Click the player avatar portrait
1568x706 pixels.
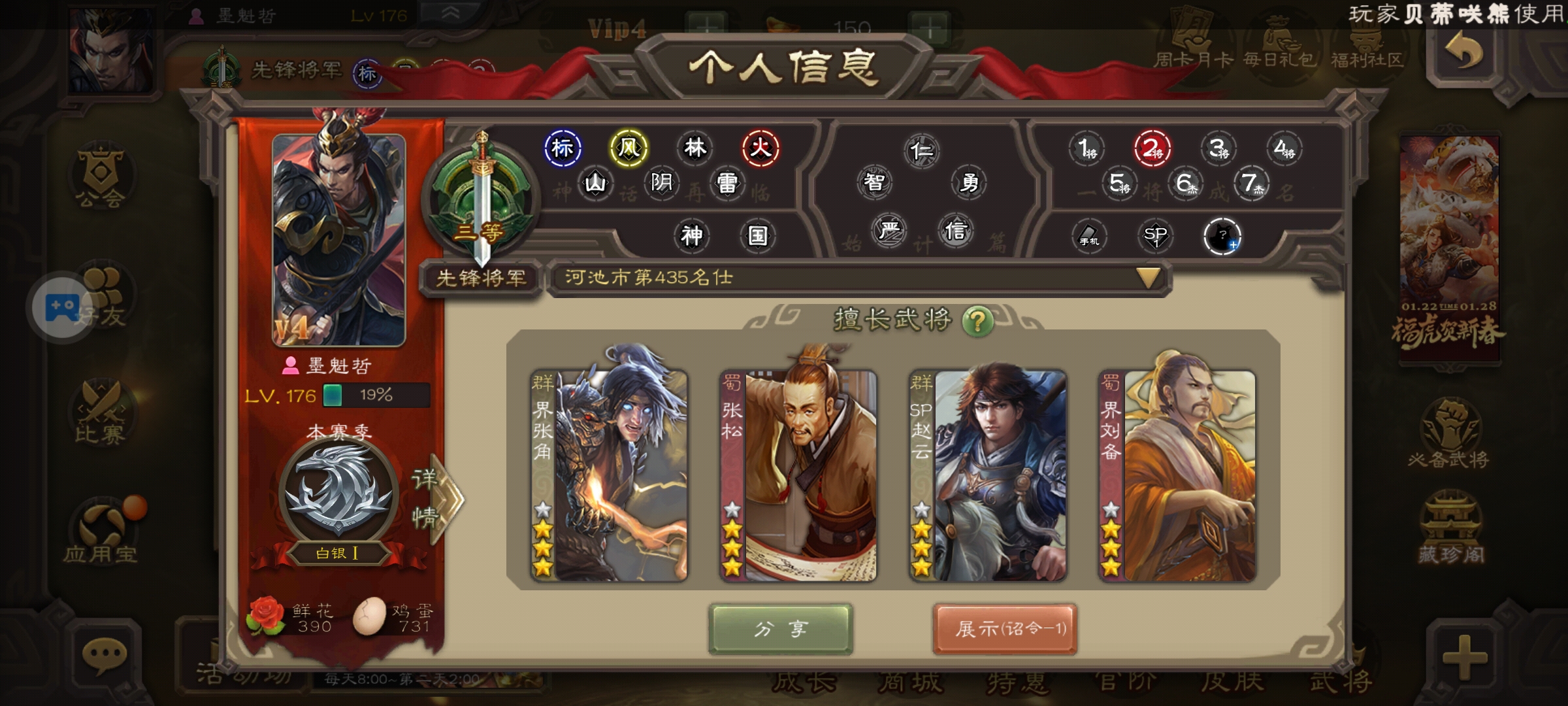point(338,239)
